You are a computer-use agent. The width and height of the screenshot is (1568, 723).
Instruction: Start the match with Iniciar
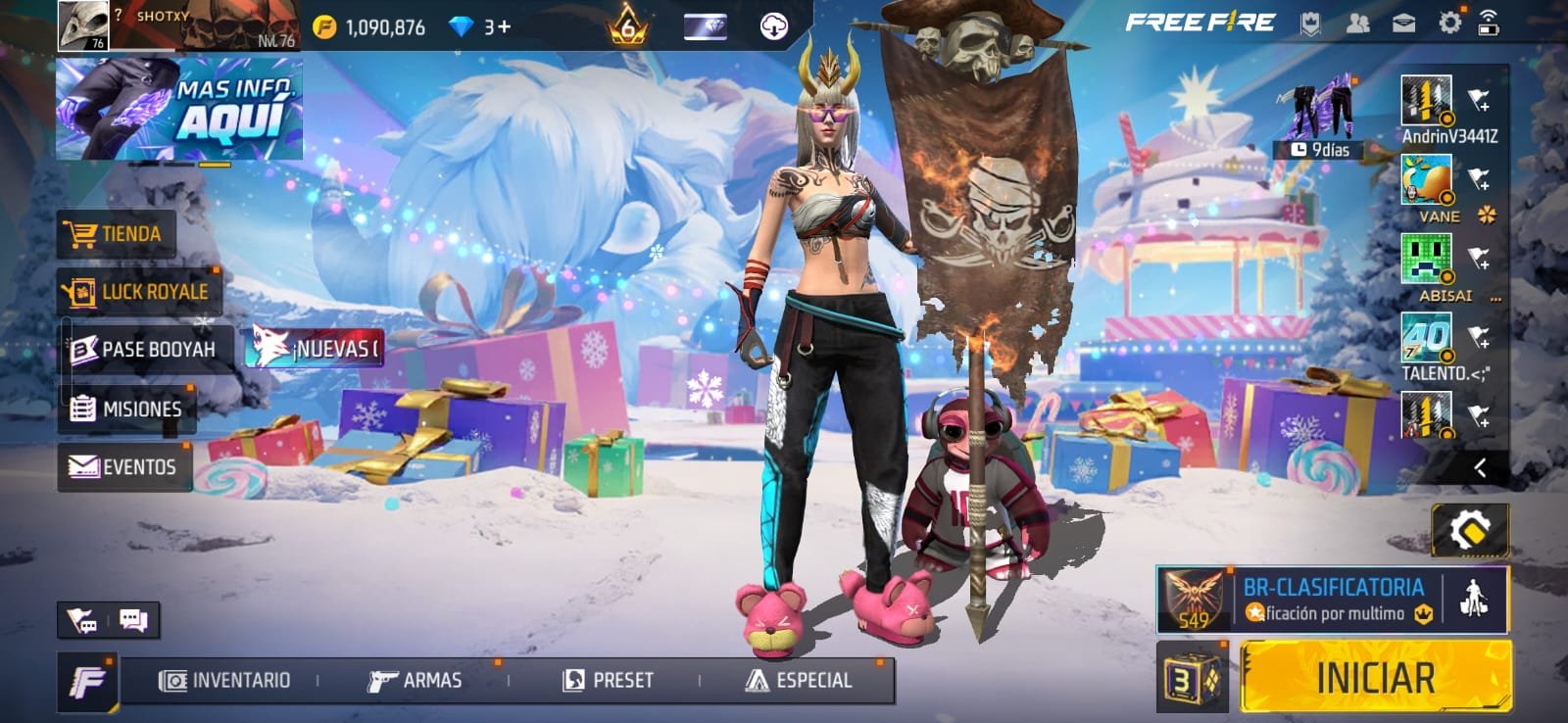pos(1375,677)
